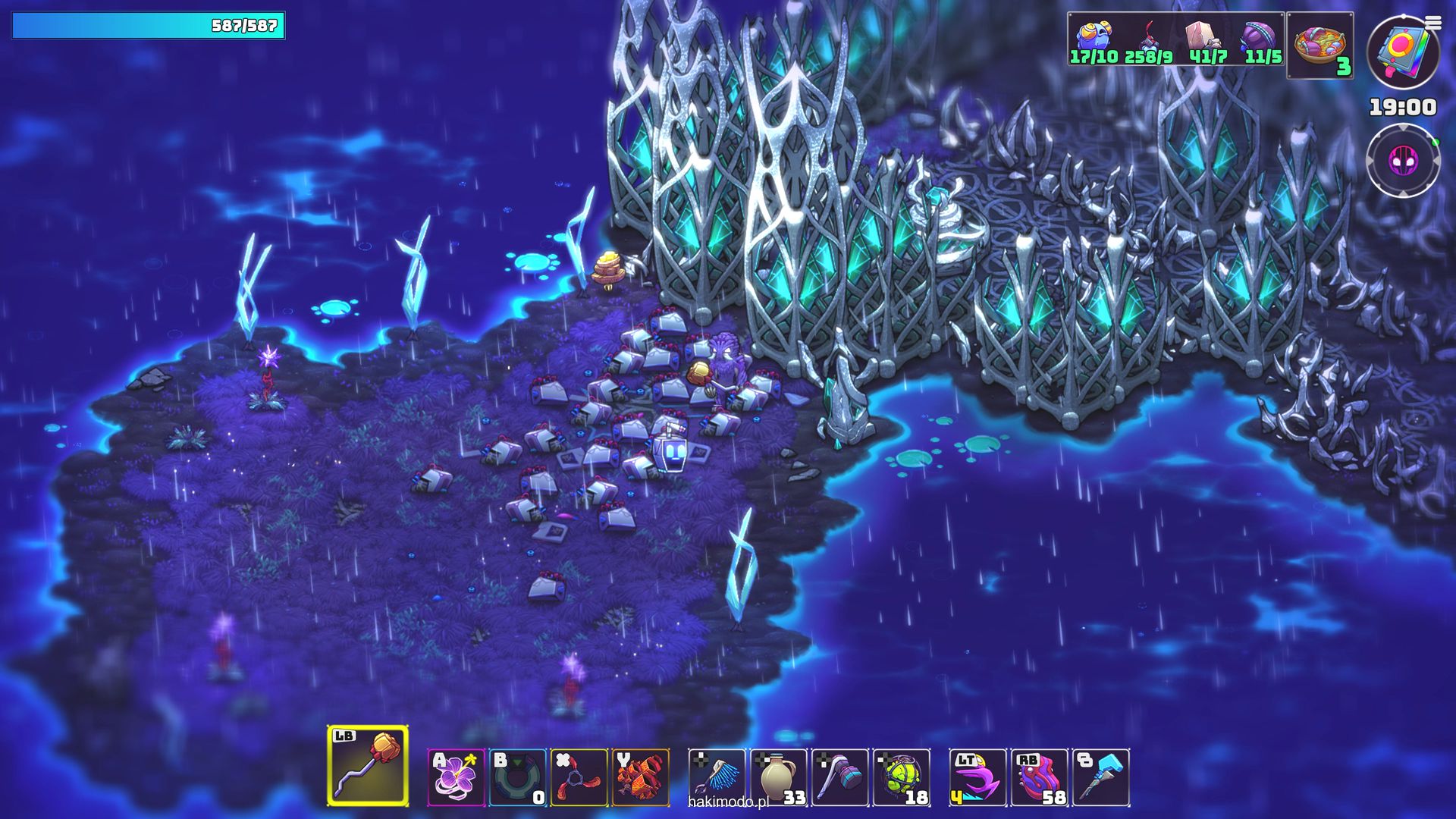Select the green netted bomb with 18
The width and height of the screenshot is (1456, 819).
(x=901, y=777)
